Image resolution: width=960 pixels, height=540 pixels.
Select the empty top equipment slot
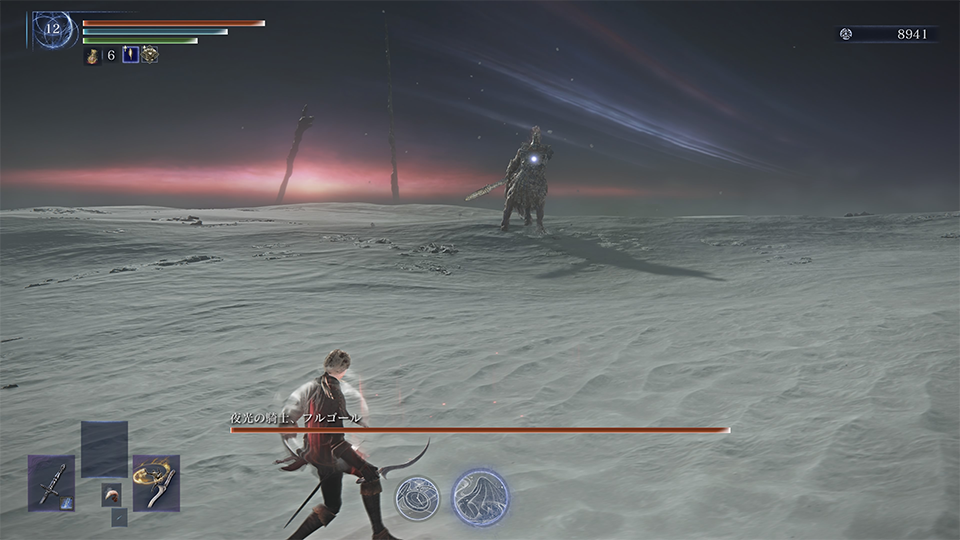[104, 449]
